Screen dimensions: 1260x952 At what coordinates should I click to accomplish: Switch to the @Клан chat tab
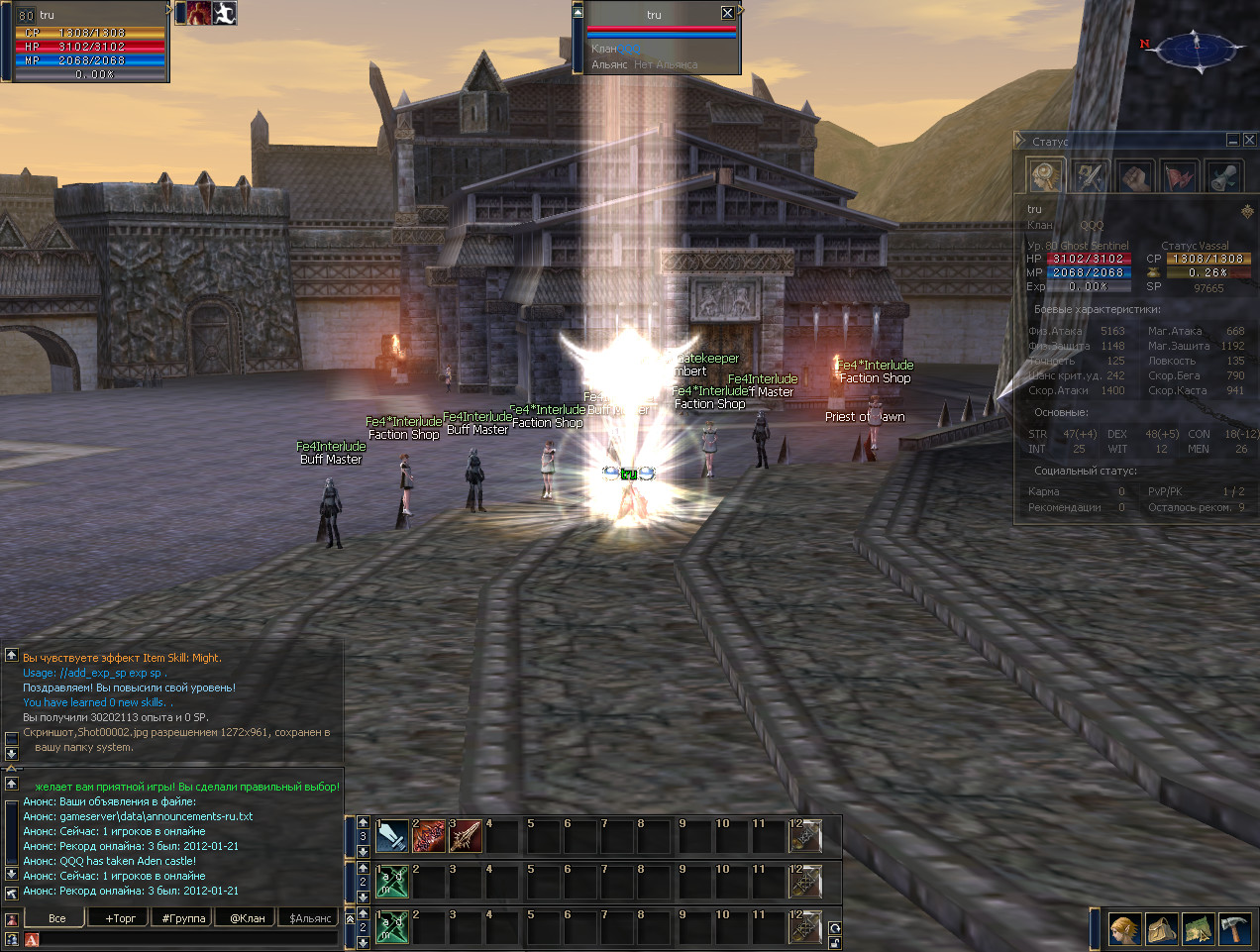pos(248,918)
